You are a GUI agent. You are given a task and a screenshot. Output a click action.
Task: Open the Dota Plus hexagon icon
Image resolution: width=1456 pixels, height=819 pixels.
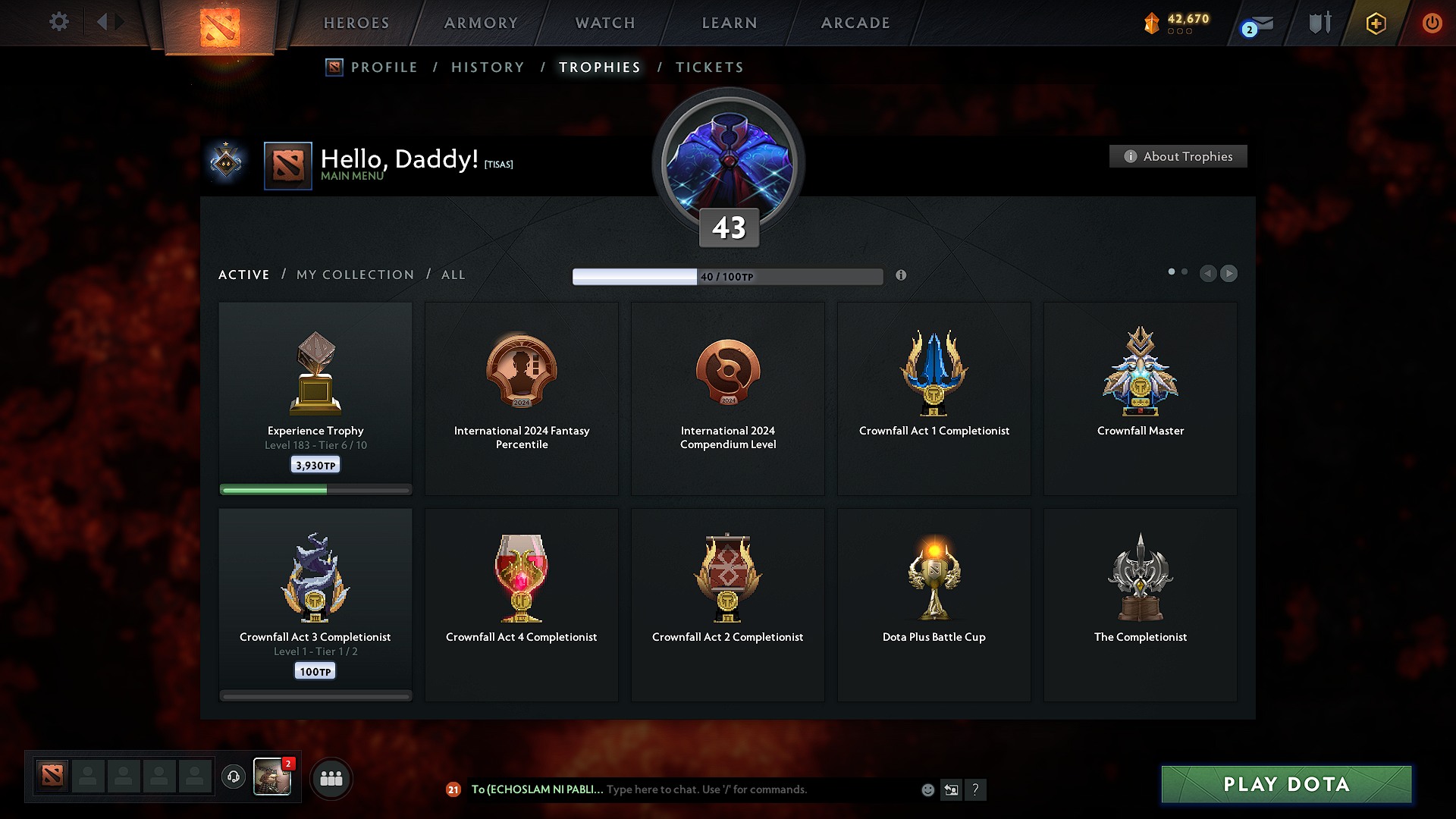click(x=1375, y=23)
